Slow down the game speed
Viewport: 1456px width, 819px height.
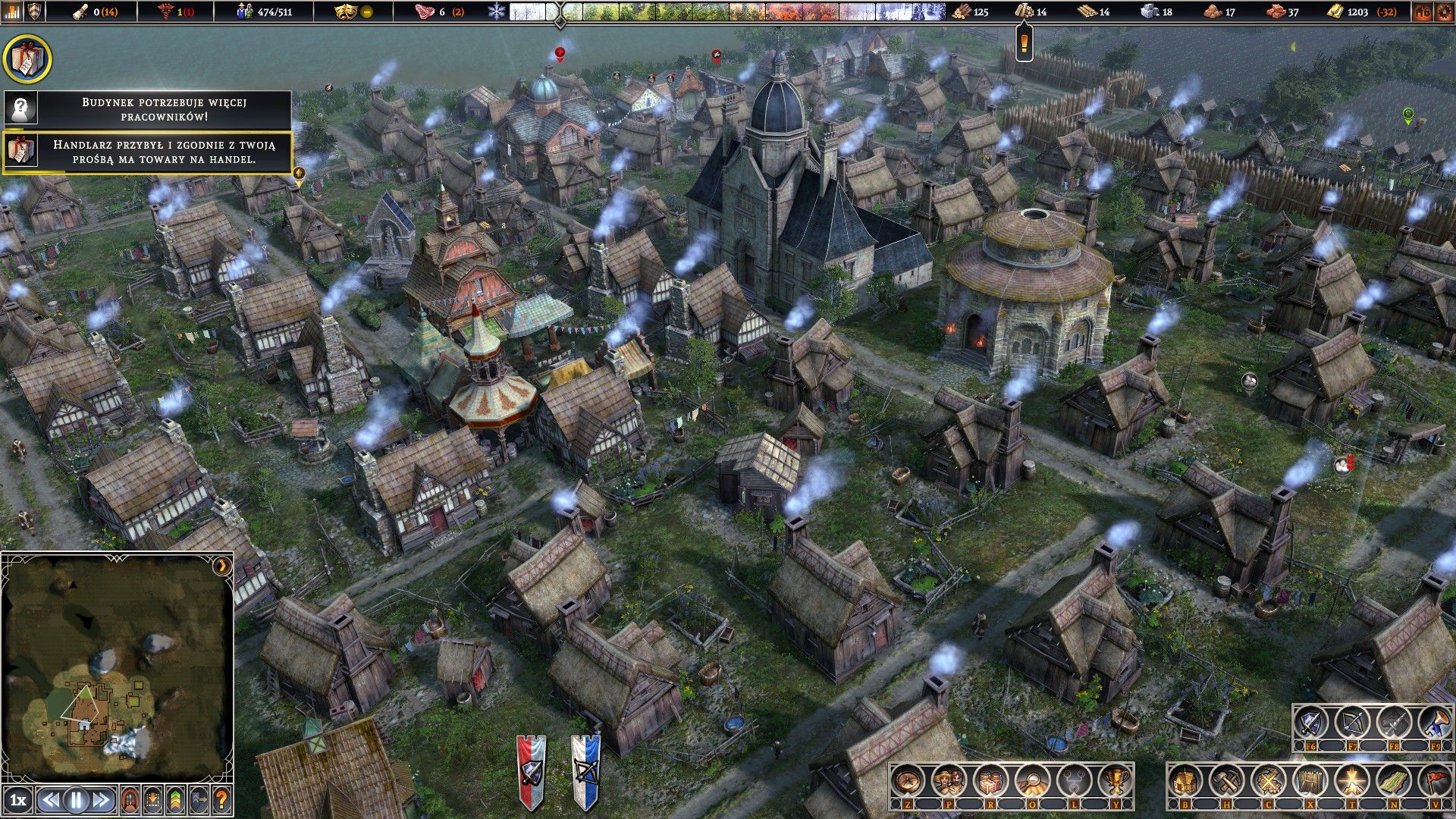coord(51,800)
